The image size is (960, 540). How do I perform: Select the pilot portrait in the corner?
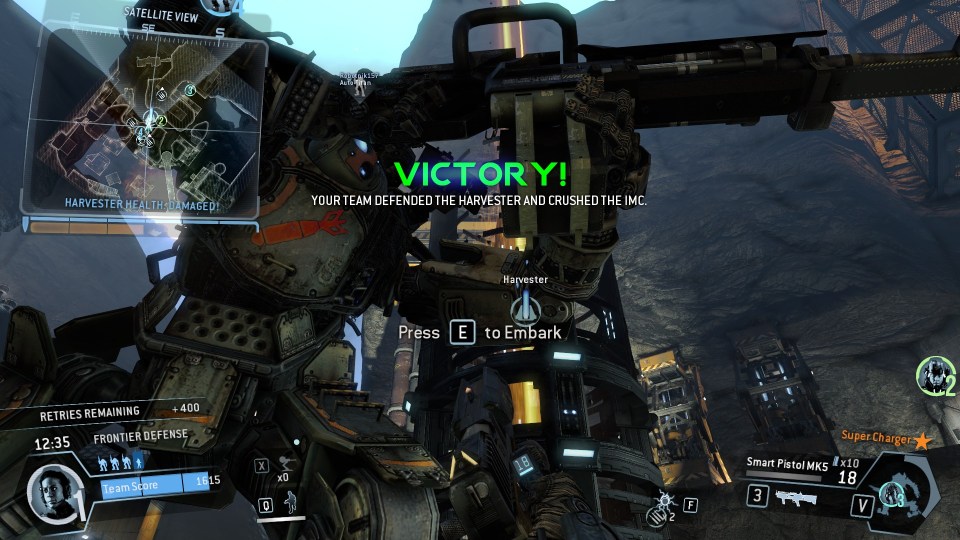51,492
